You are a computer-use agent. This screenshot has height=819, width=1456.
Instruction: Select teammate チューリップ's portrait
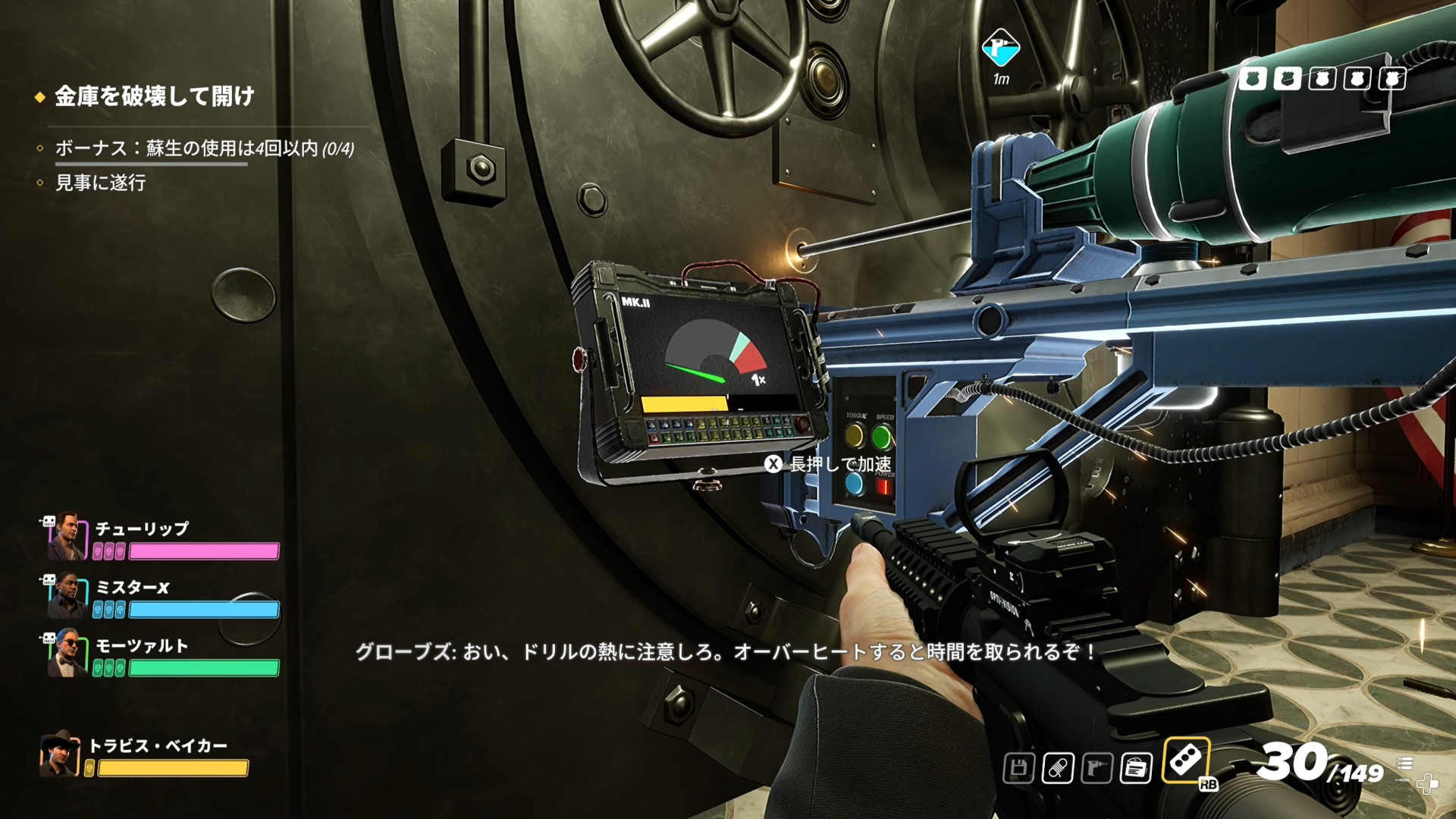click(x=67, y=535)
